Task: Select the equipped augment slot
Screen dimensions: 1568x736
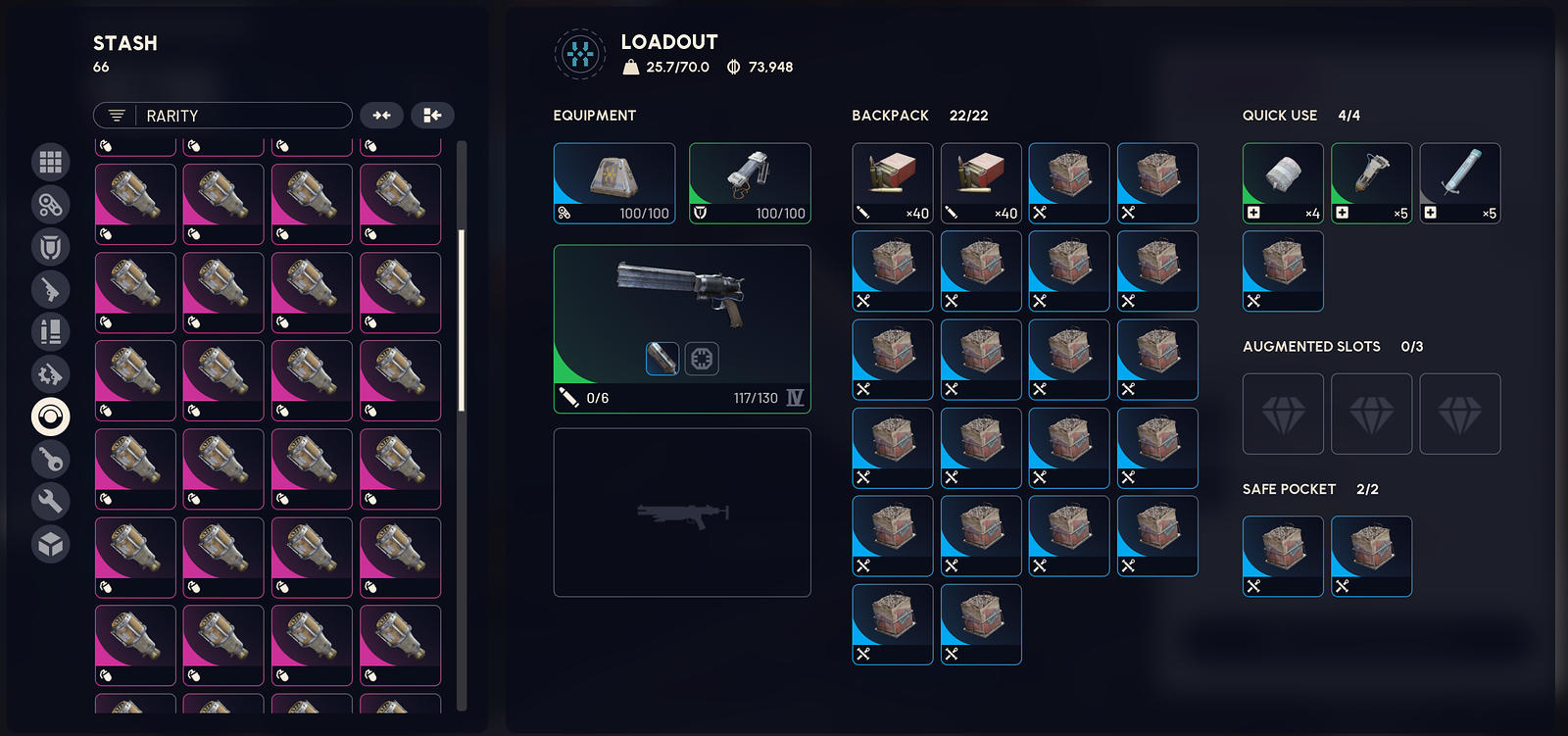Action: pyautogui.click(x=614, y=183)
